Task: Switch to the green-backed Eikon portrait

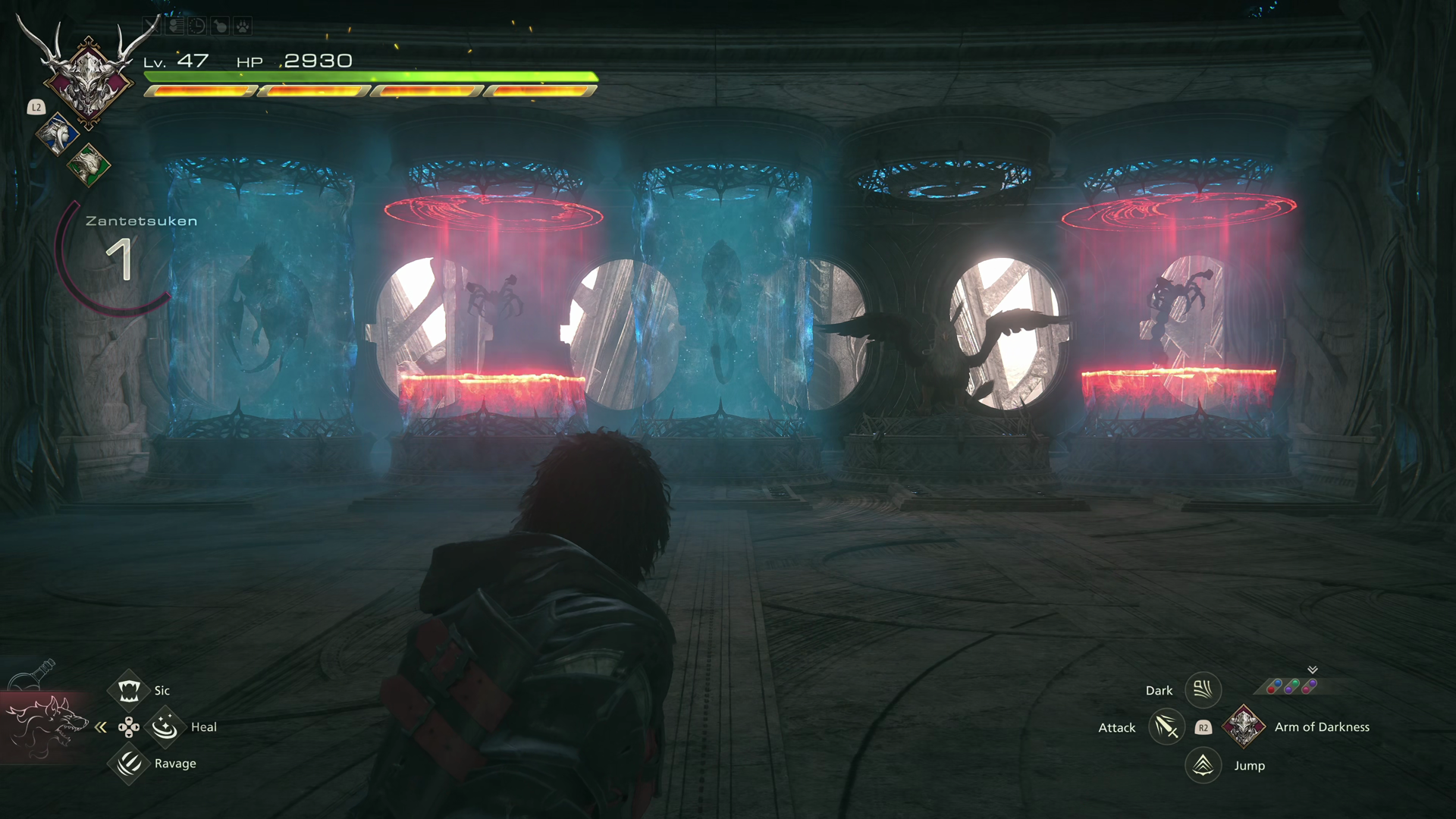Action: (89, 164)
